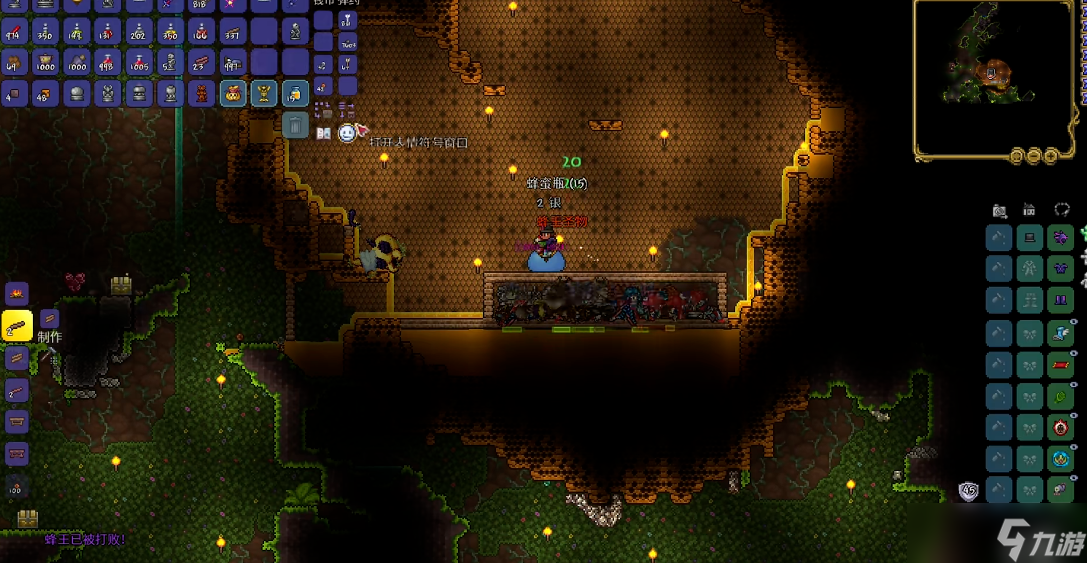Viewport: 1087px width, 563px height.
Task: Toggle the defense shield icon
Action: click(968, 491)
